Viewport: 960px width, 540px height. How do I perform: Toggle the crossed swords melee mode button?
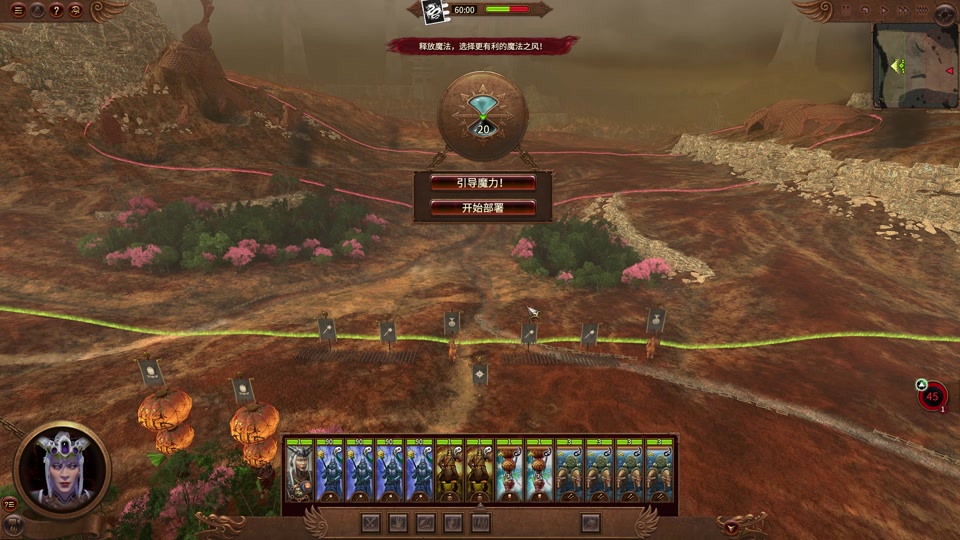click(x=371, y=522)
